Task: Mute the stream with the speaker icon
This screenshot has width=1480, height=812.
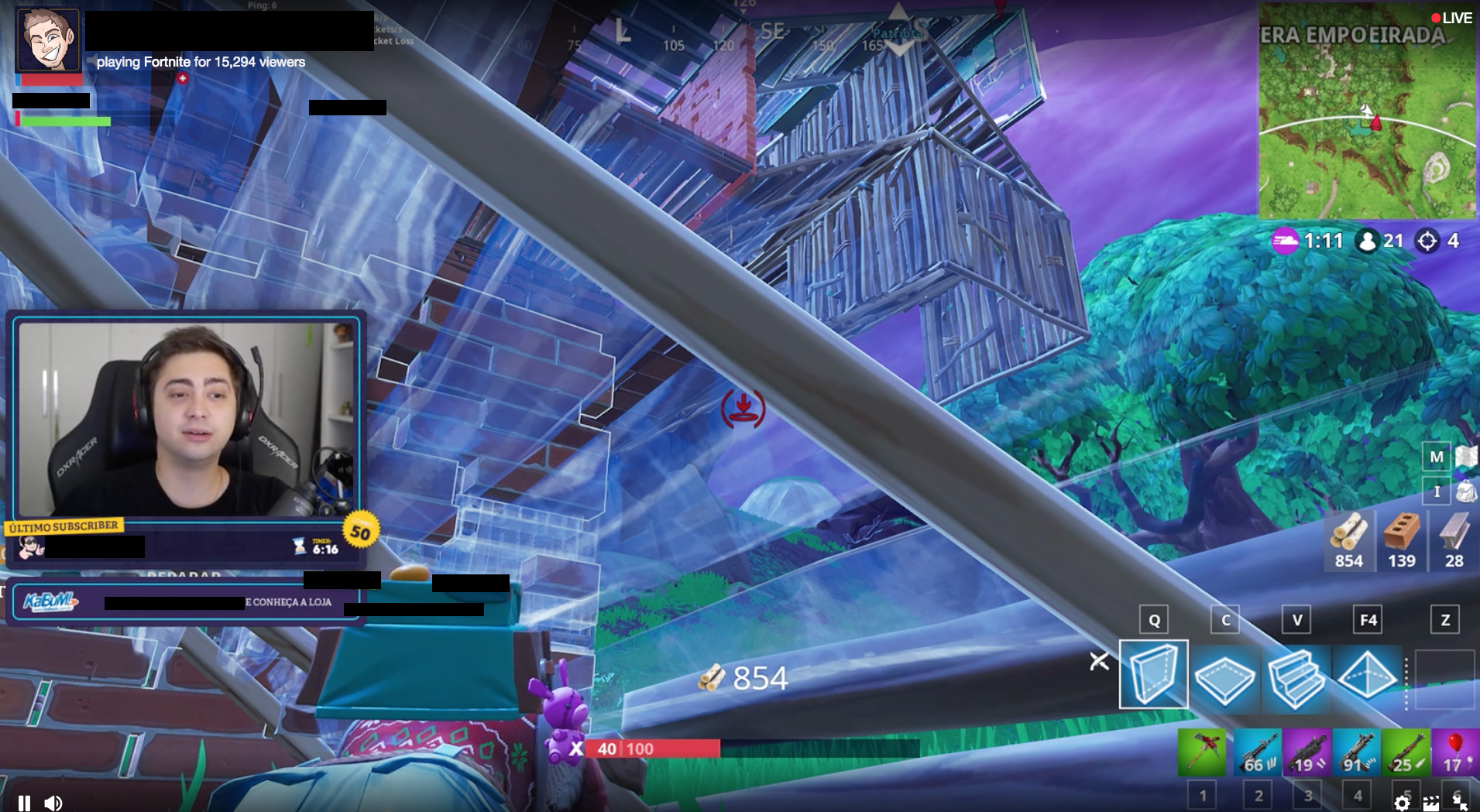Action: pyautogui.click(x=53, y=803)
